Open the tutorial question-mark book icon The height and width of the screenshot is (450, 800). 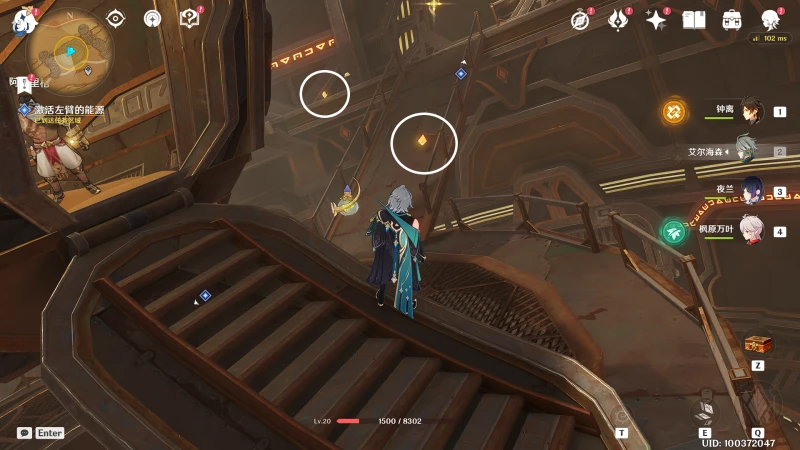pos(189,18)
